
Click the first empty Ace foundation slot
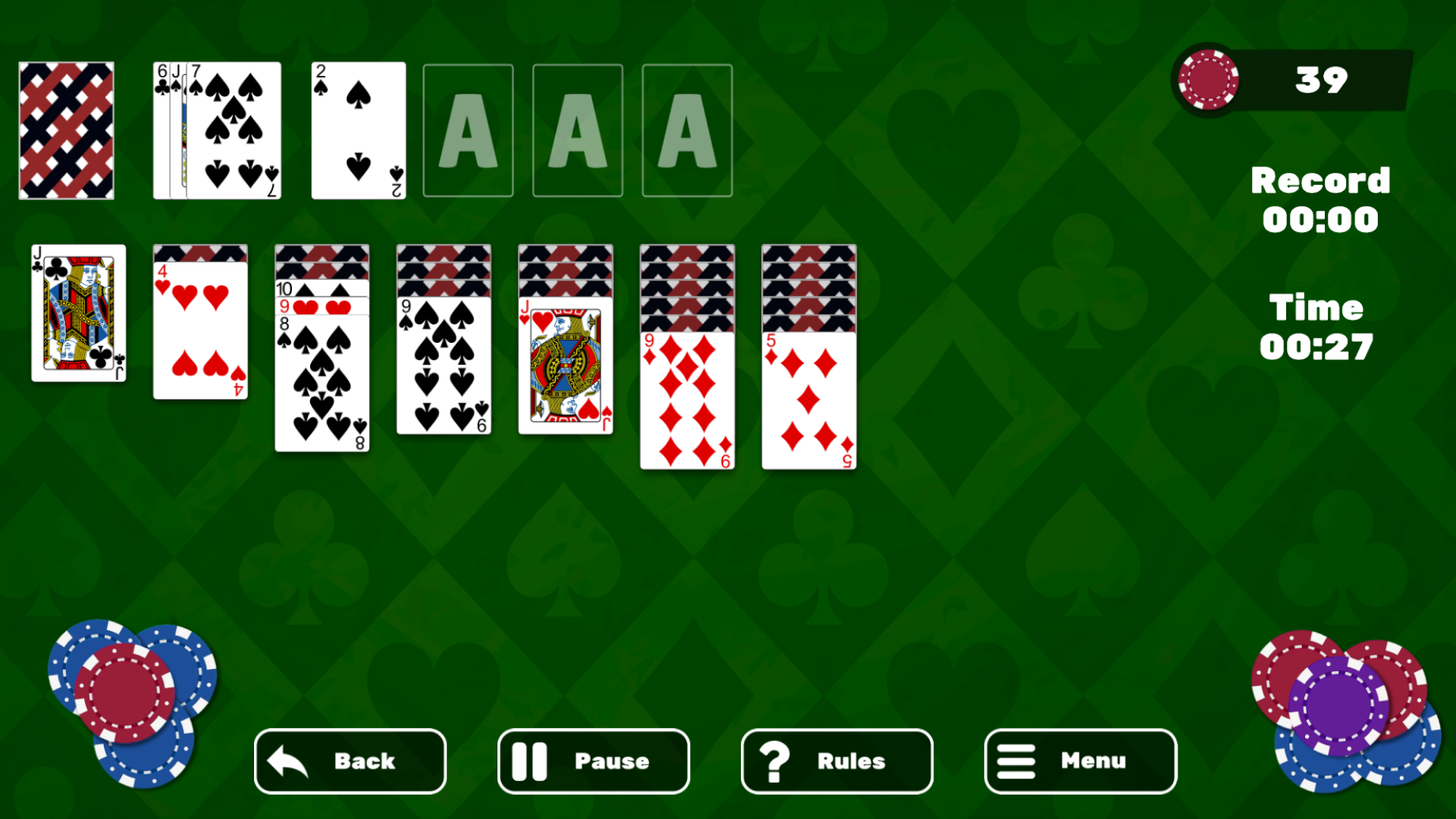[x=468, y=130]
